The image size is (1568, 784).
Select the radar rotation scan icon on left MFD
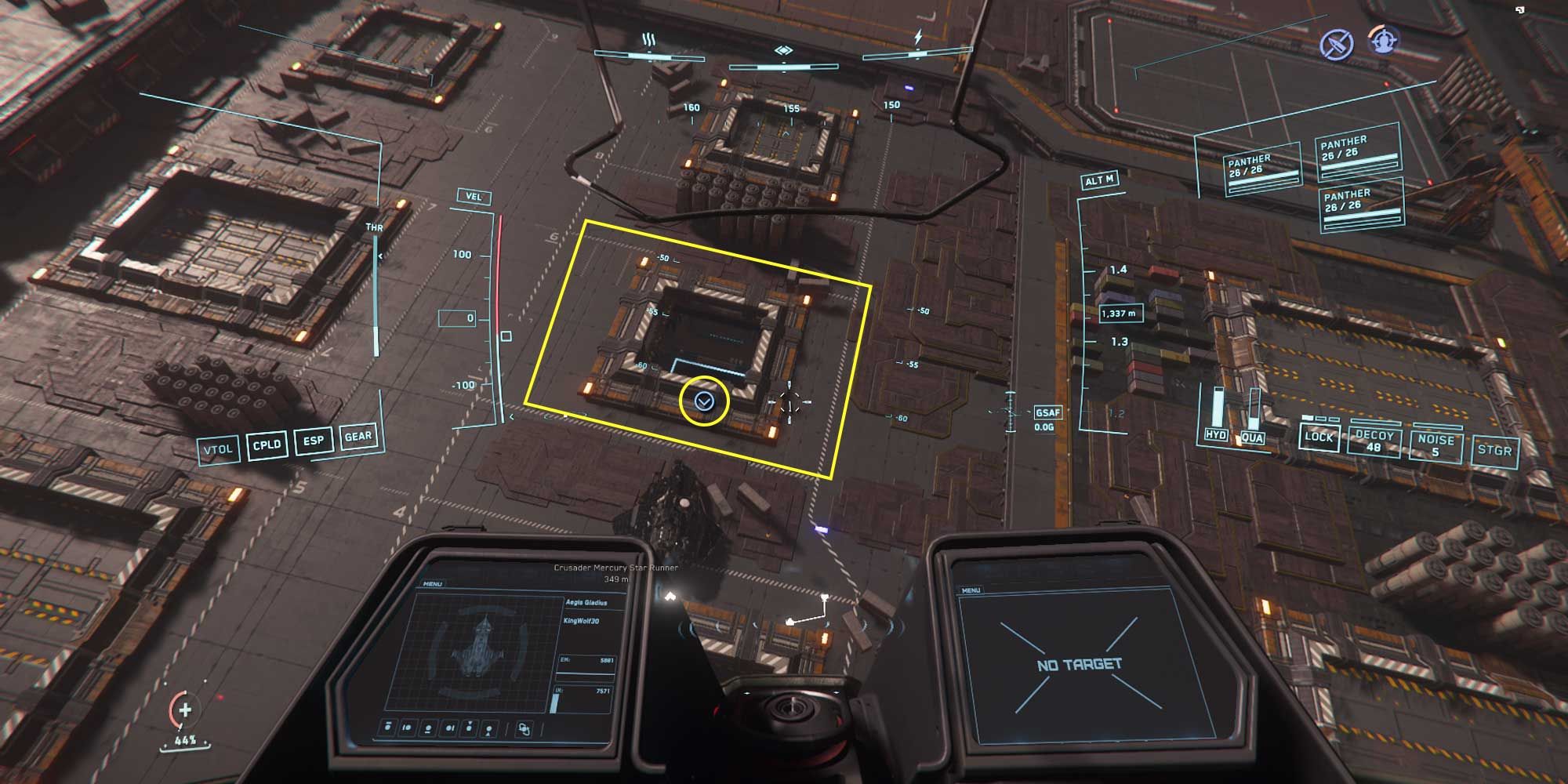523,729
